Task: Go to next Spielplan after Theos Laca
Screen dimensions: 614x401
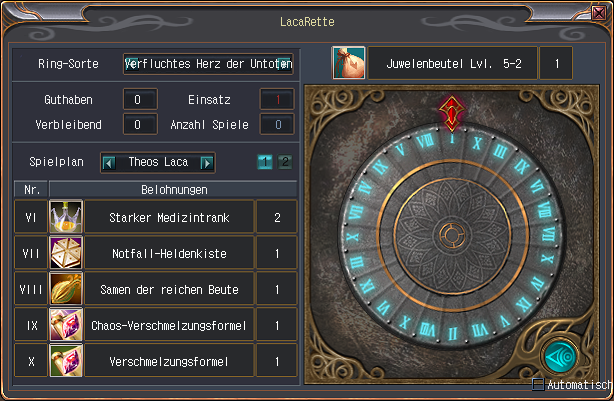Action: point(207,162)
